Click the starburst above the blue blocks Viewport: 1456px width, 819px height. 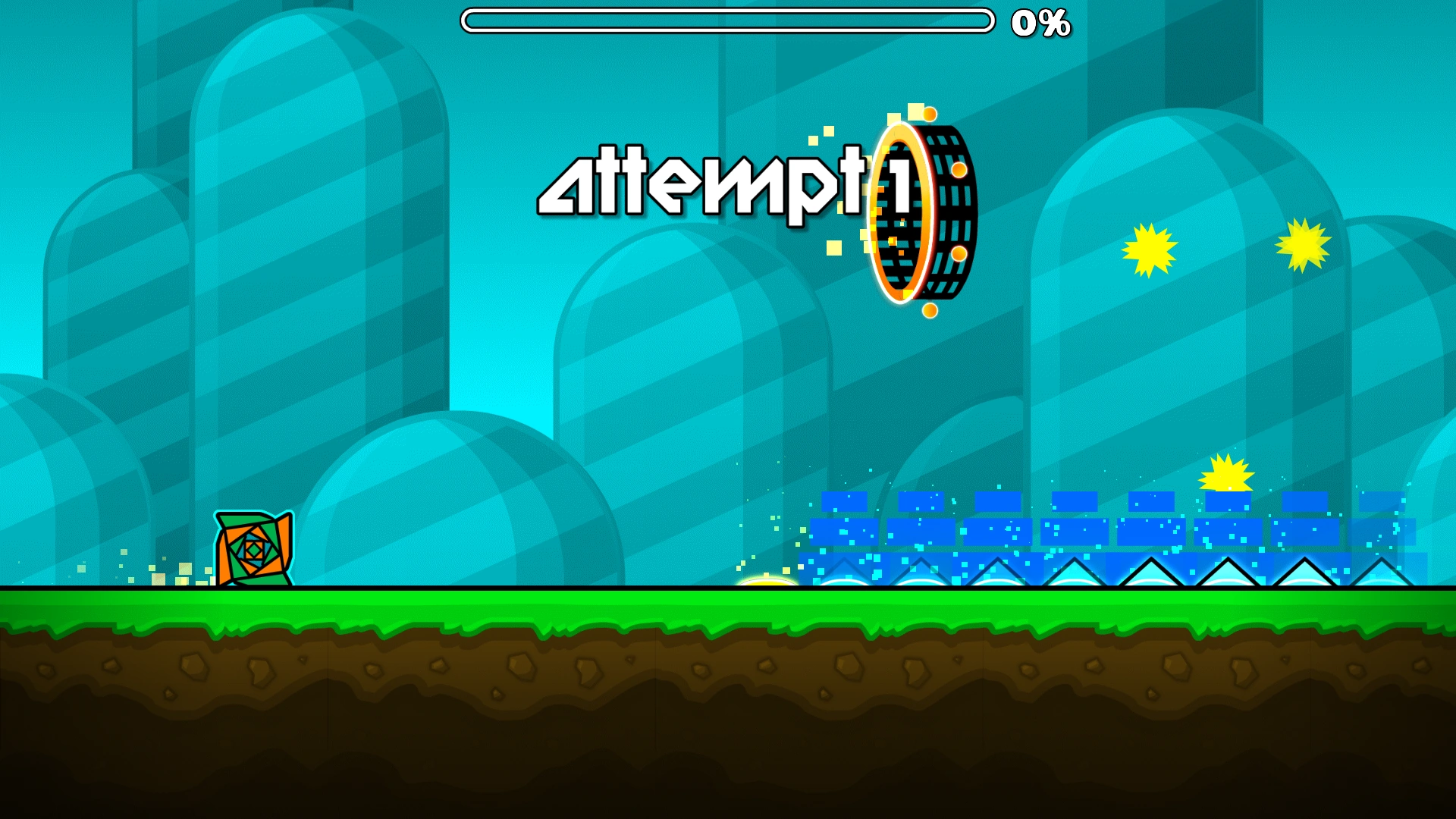point(1225,474)
